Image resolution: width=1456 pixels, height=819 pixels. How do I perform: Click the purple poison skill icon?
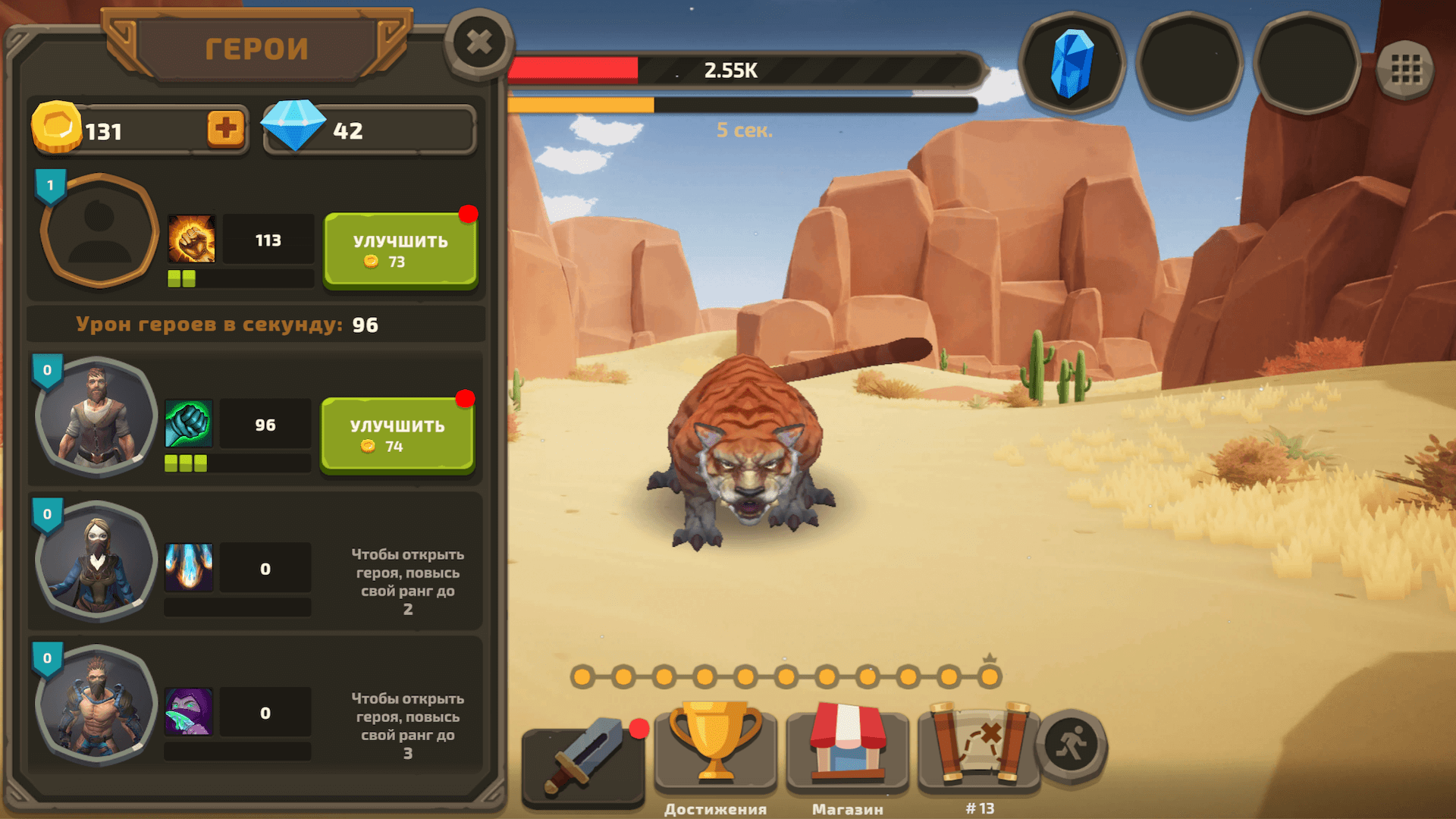pos(188,711)
